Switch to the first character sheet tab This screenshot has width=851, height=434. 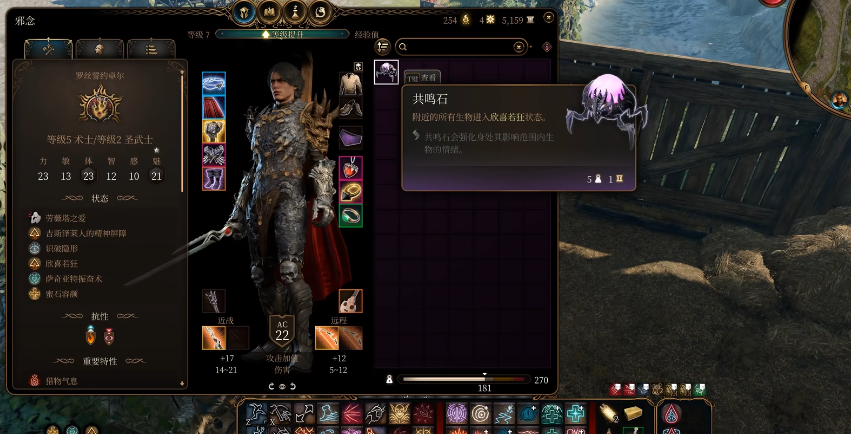(x=48, y=49)
